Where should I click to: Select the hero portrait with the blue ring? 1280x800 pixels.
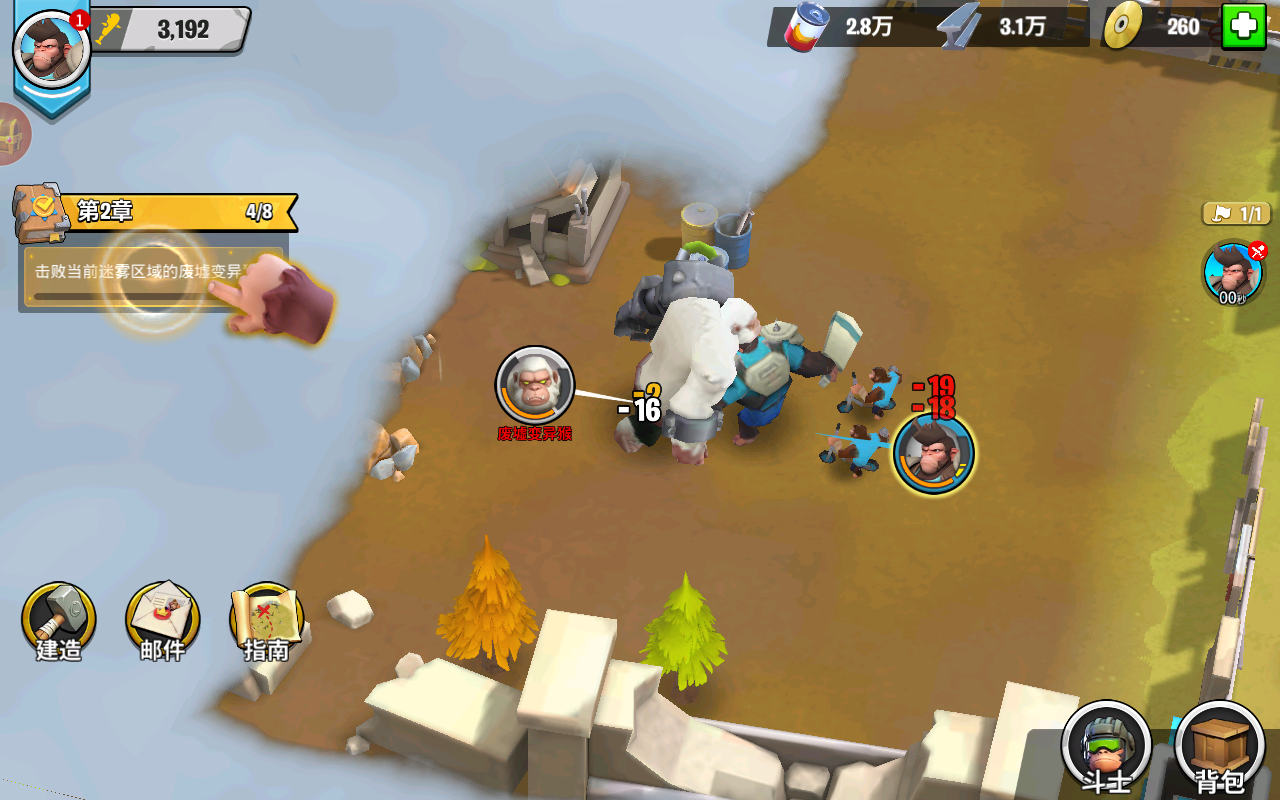click(x=933, y=454)
